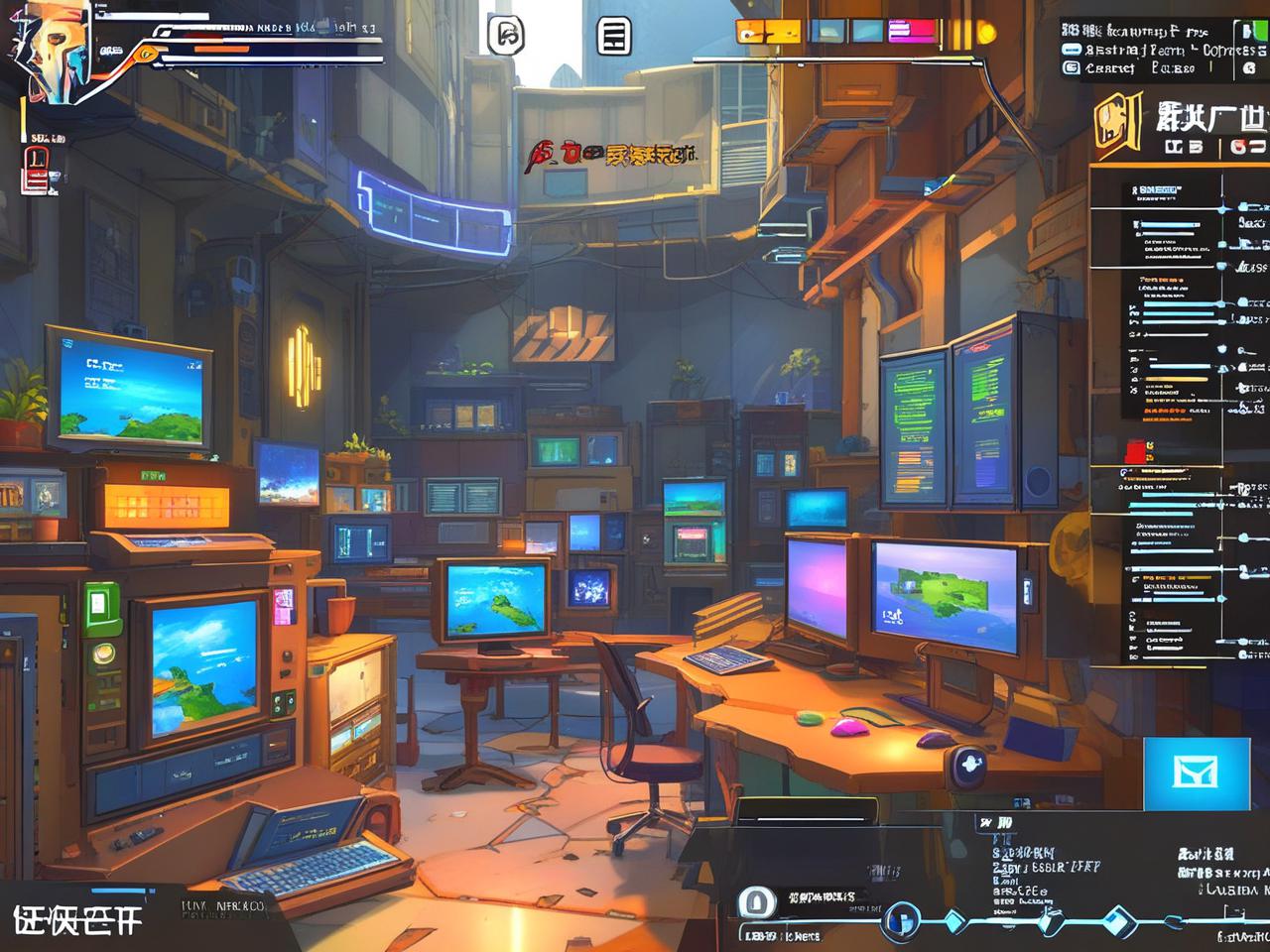Open the blue envelope mail button
Screen dimensions: 1270x952
1196,773
